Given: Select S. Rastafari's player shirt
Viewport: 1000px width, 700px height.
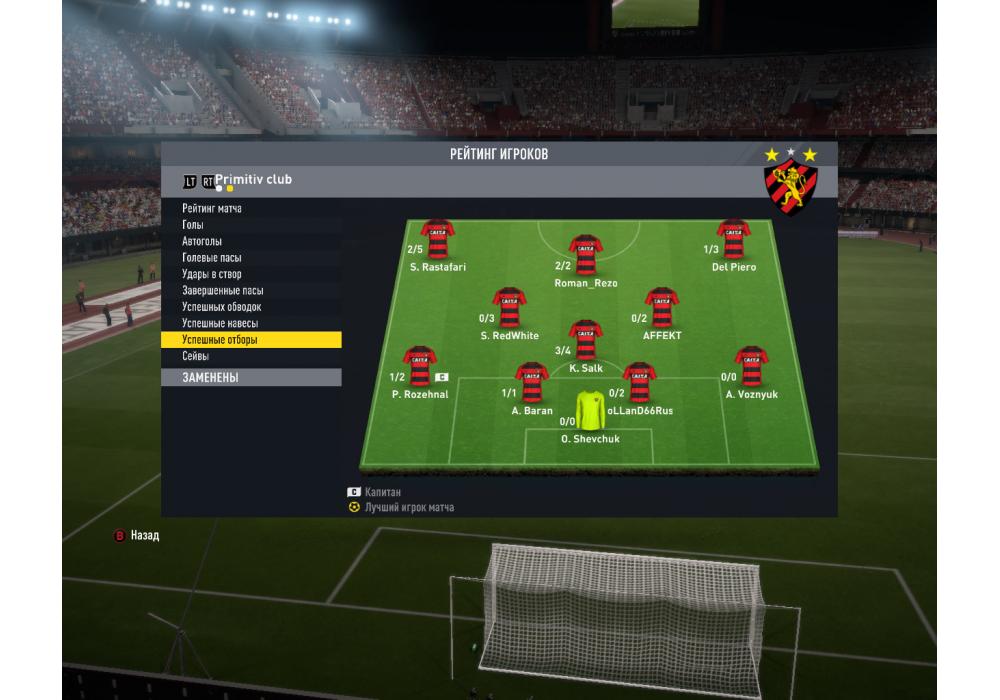Looking at the screenshot, I should (x=438, y=240).
